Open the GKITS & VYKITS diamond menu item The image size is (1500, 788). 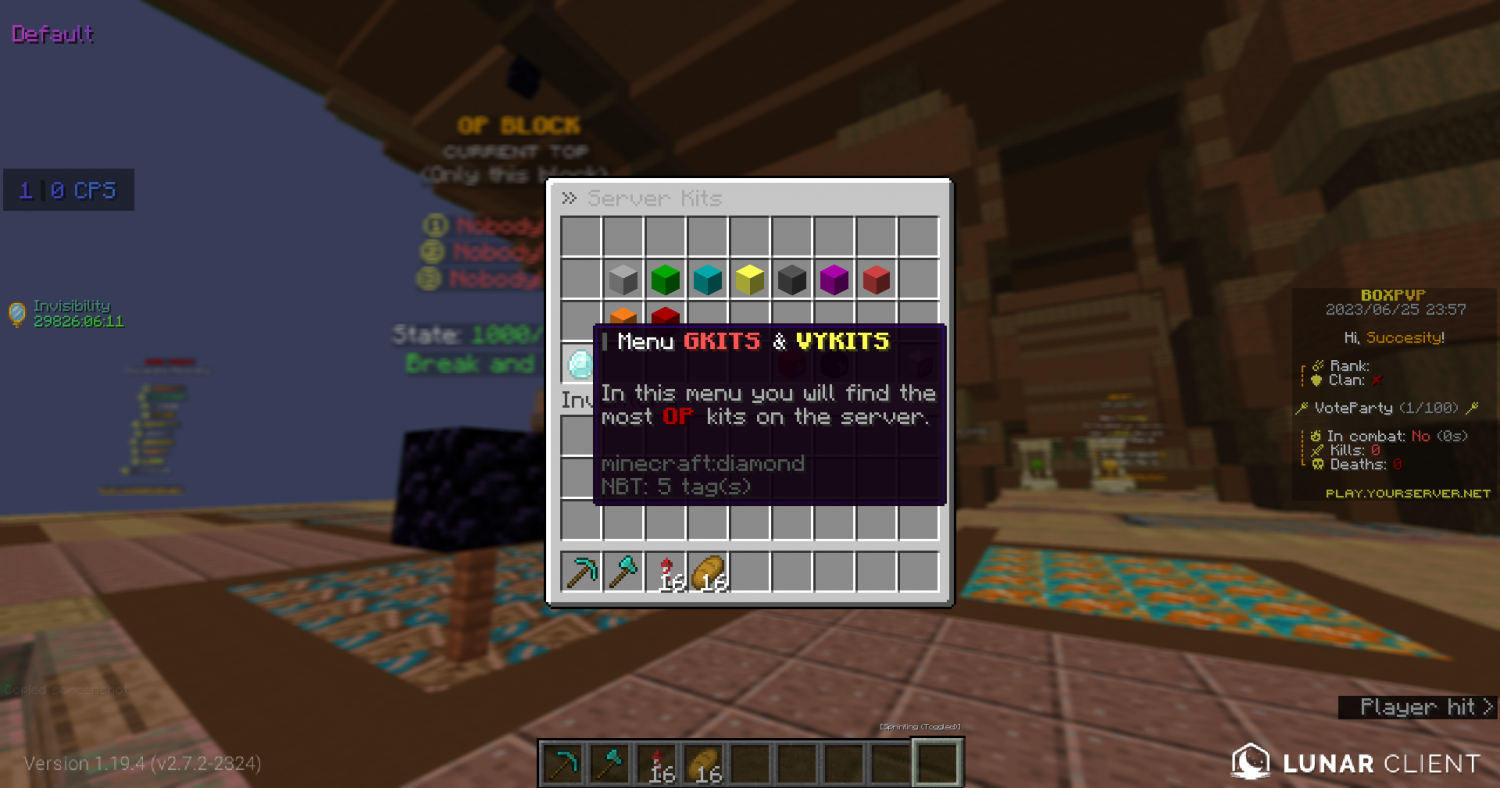click(x=578, y=362)
